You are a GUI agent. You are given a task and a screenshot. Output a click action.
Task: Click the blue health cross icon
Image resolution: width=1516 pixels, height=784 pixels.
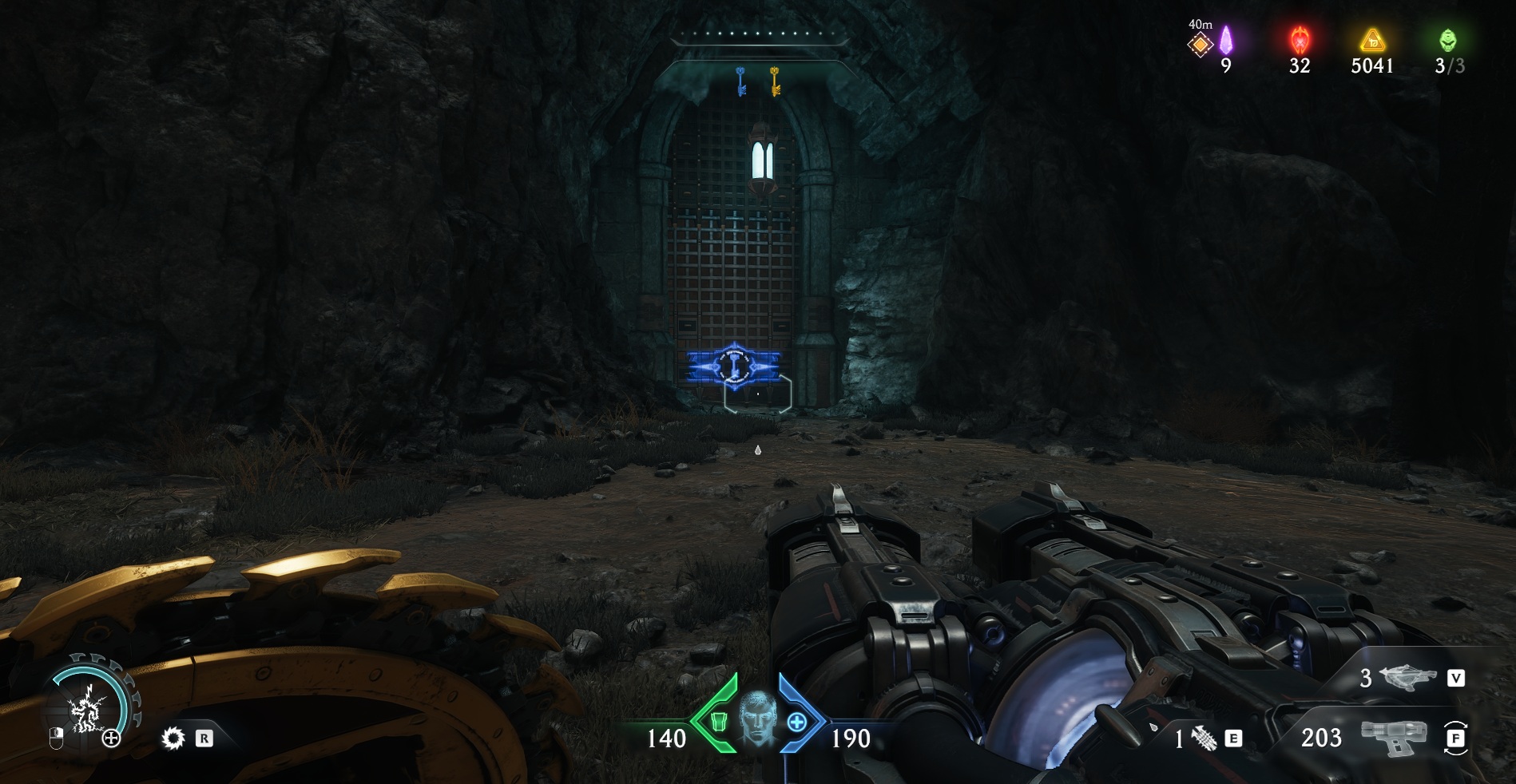796,722
